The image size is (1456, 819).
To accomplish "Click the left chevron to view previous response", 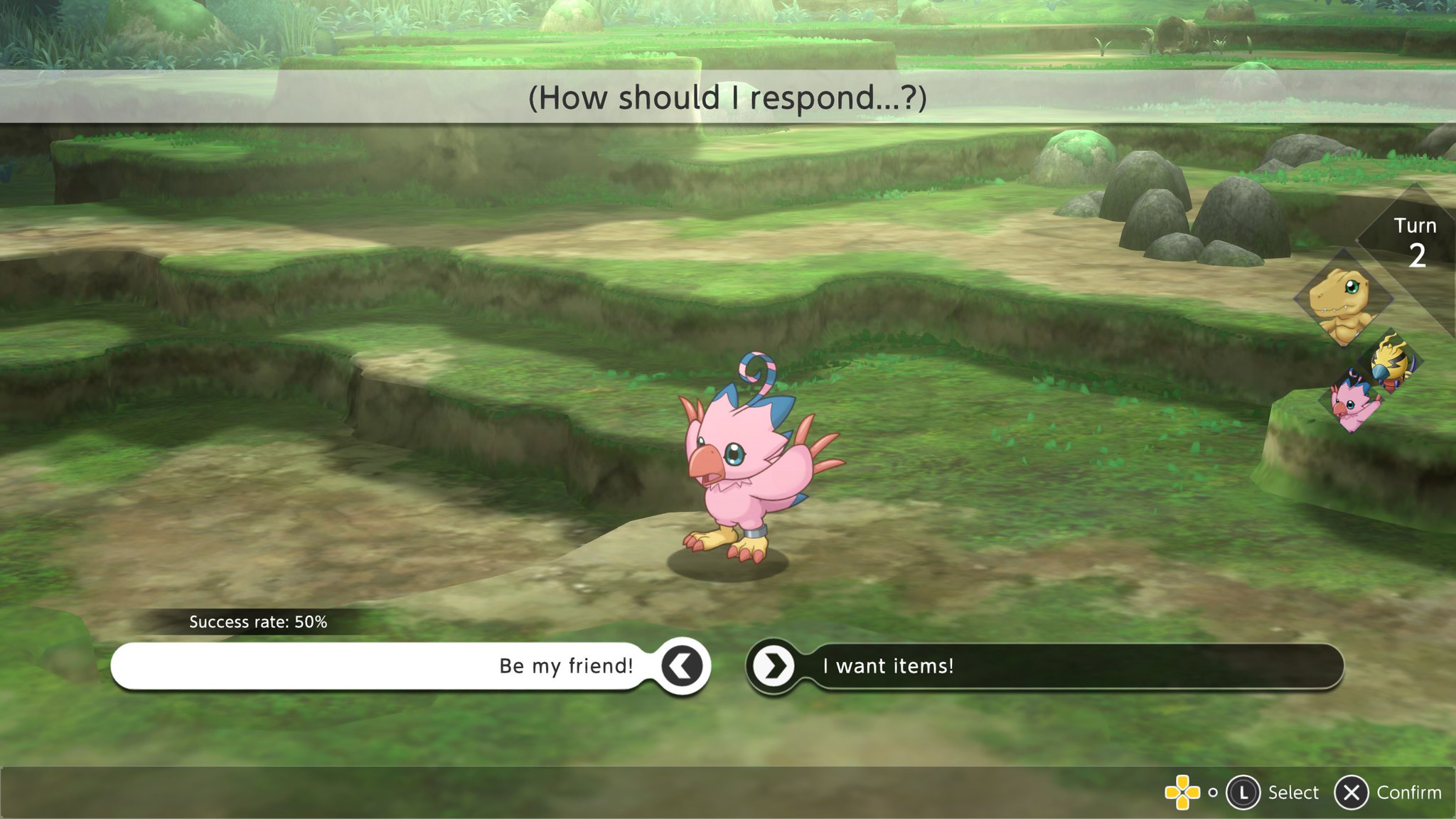I will [680, 666].
